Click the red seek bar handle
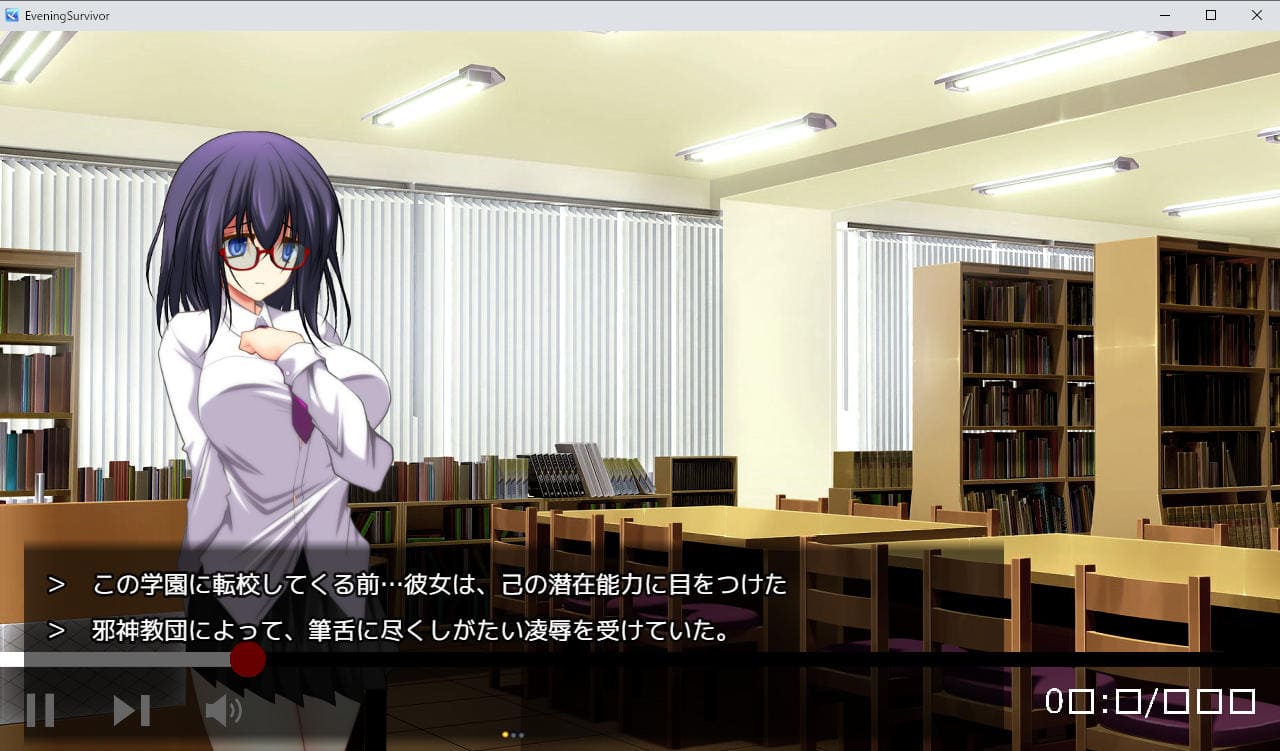Image resolution: width=1280 pixels, height=751 pixels. tap(247, 660)
